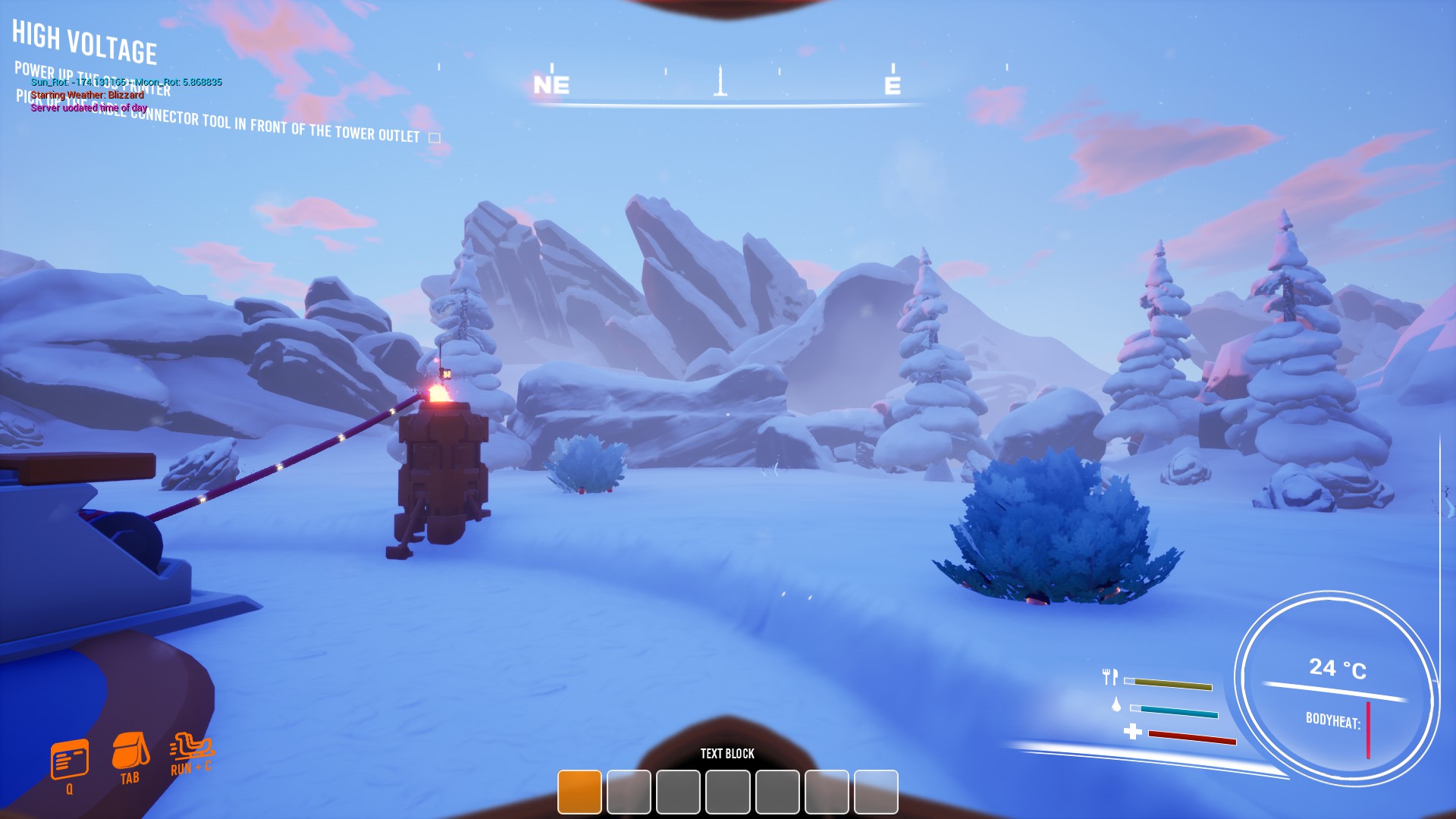Viewport: 1456px width, 819px height.
Task: Select the E marker on the compass
Action: 893,86
